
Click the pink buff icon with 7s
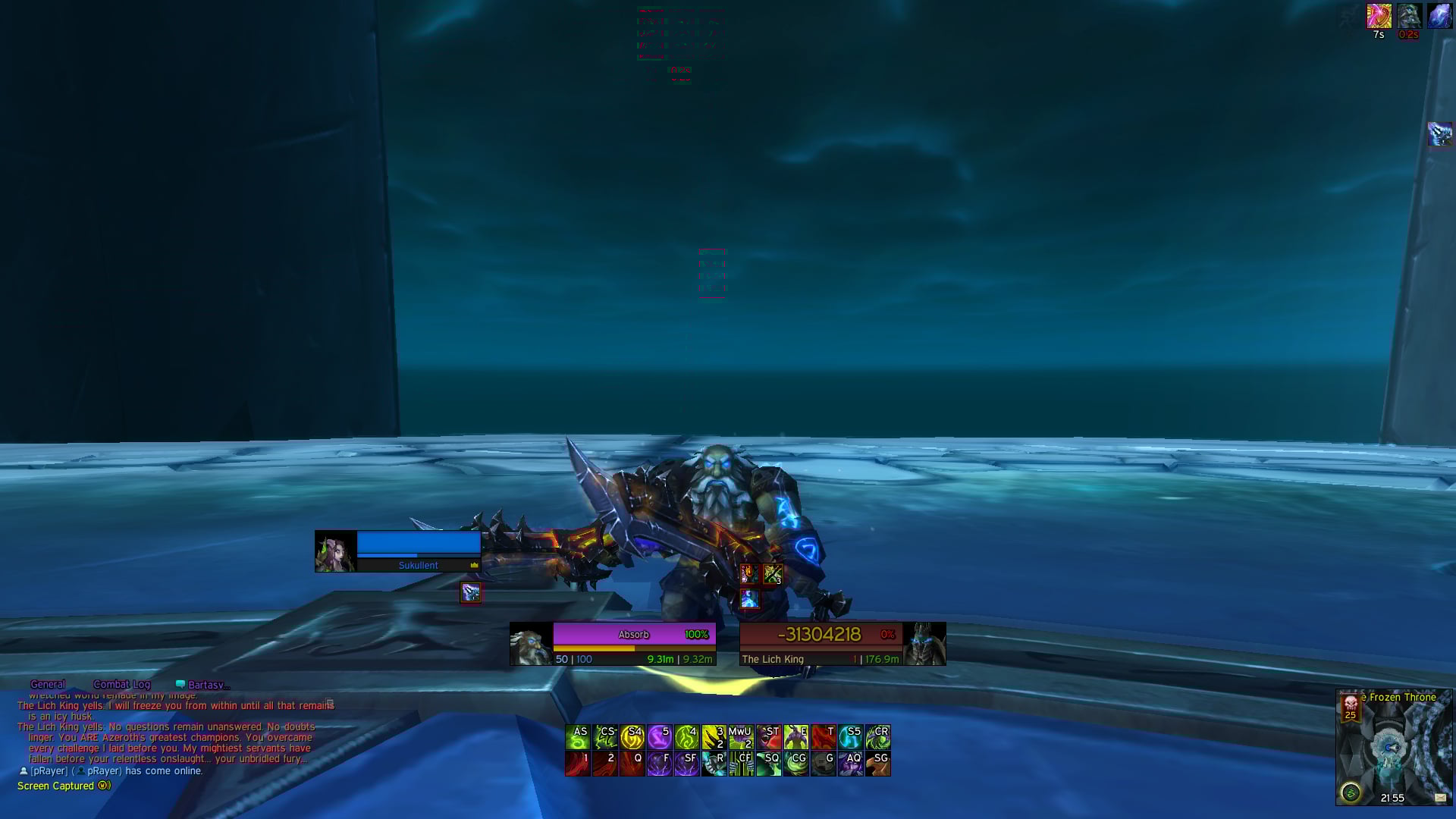tap(1379, 16)
